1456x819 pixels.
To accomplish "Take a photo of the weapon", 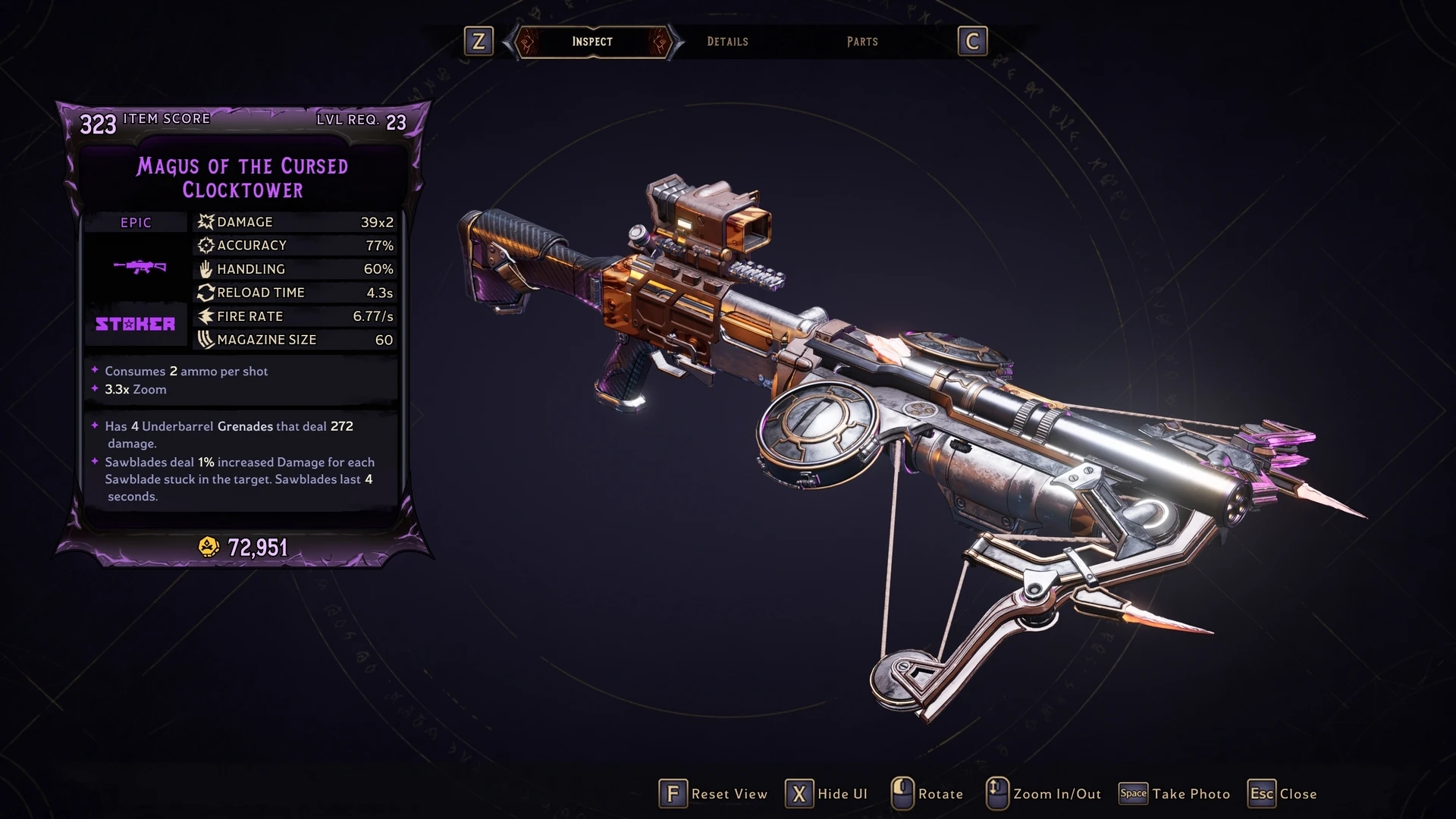I will [1175, 794].
